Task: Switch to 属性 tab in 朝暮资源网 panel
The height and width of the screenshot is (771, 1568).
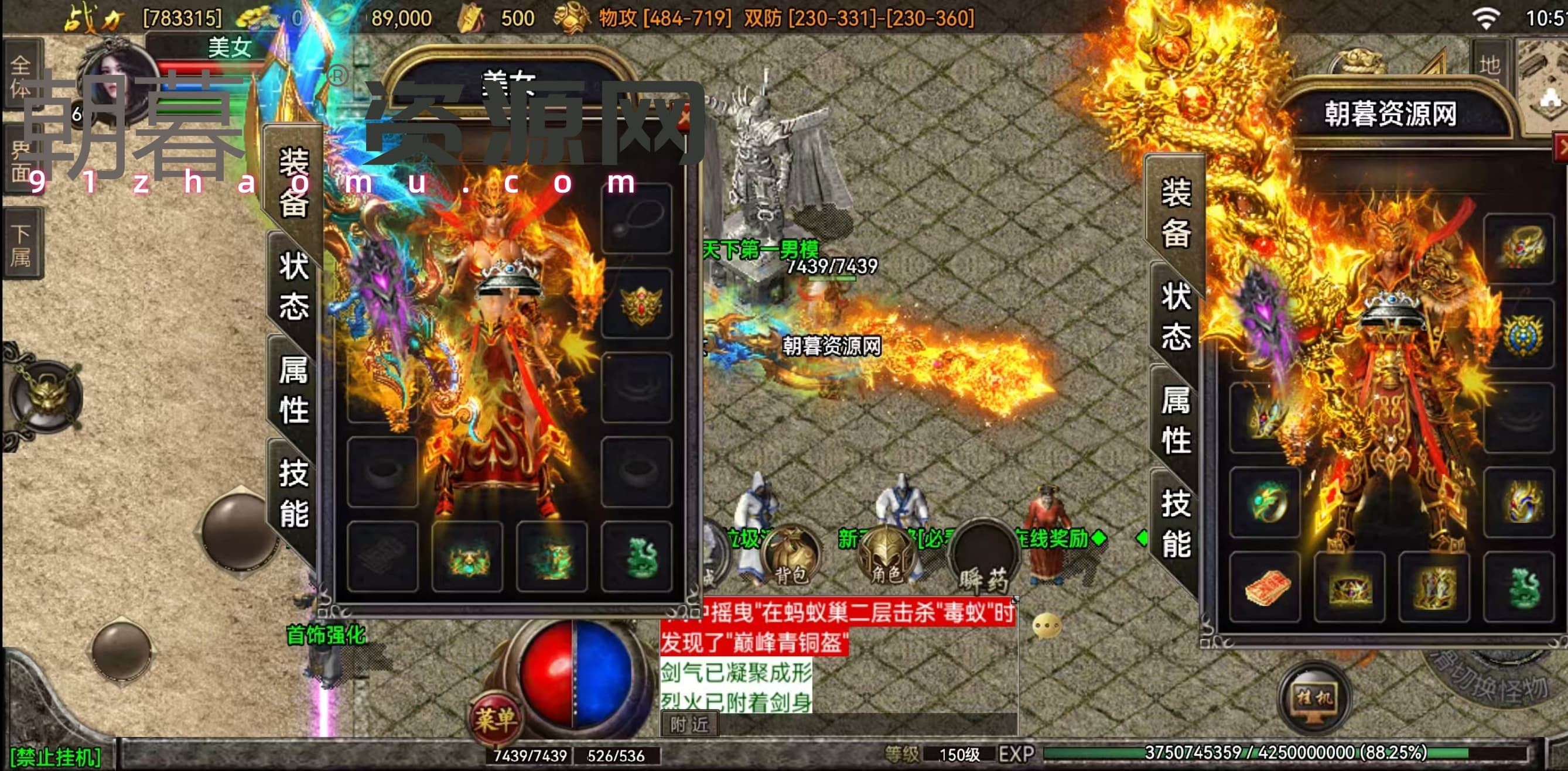Action: (1176, 420)
